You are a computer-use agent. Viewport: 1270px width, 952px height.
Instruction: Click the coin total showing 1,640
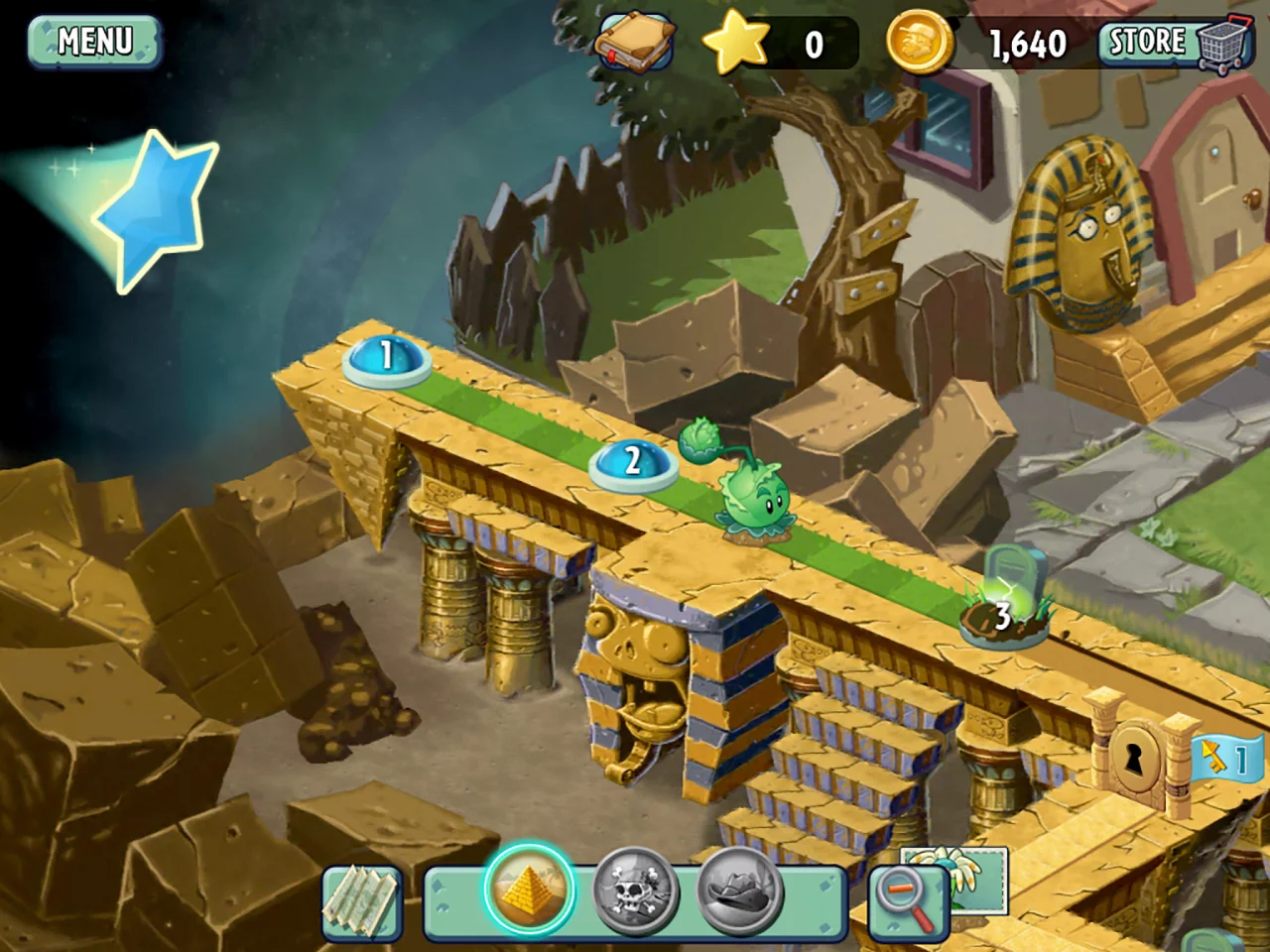pyautogui.click(x=1027, y=42)
